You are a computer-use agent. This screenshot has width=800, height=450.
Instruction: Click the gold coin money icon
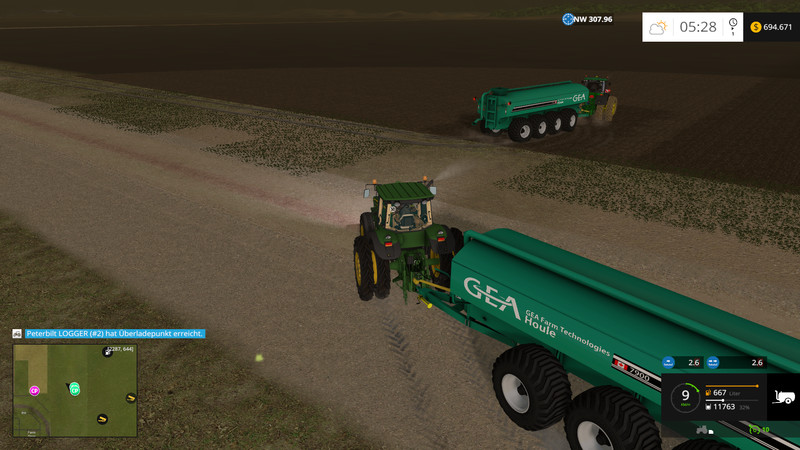755,27
